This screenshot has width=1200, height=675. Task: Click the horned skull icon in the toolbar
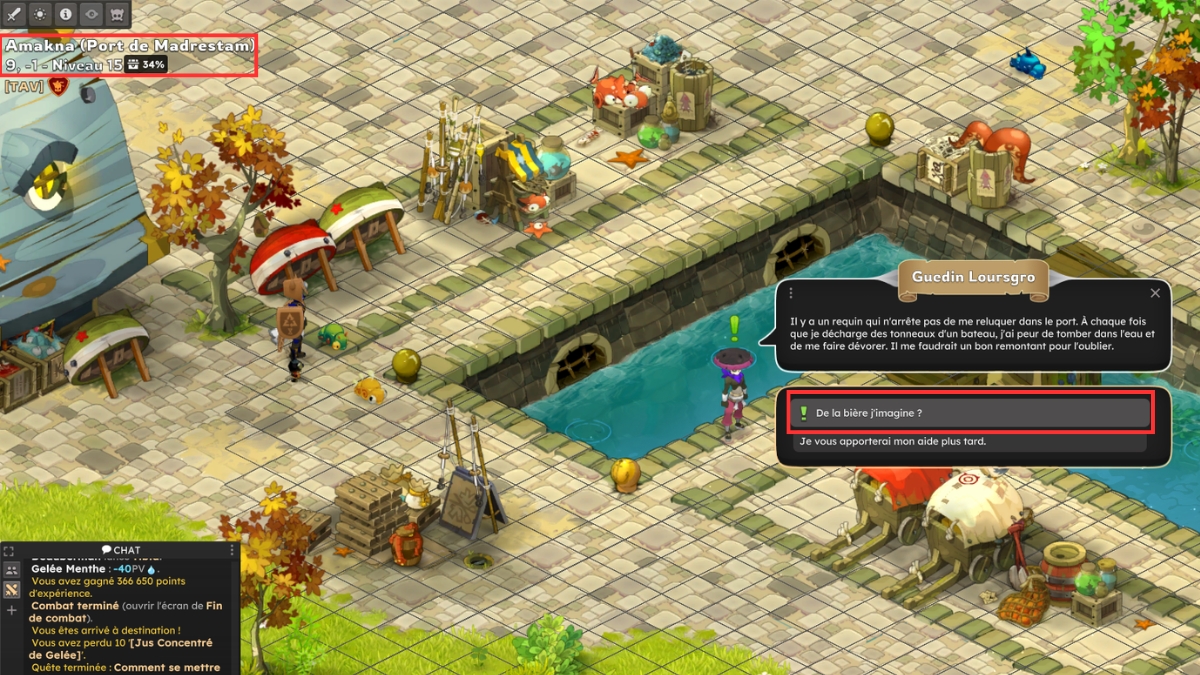[x=118, y=15]
